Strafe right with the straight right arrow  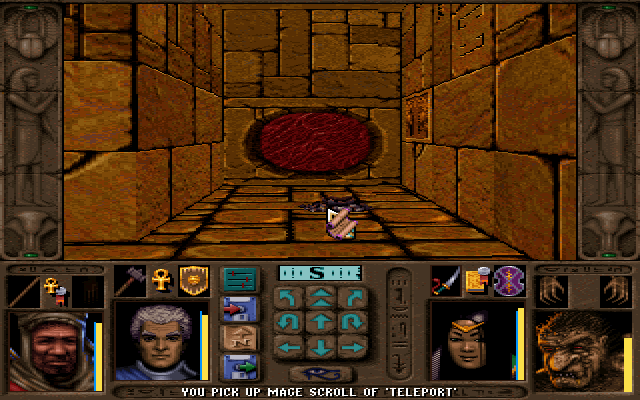[x=349, y=347]
